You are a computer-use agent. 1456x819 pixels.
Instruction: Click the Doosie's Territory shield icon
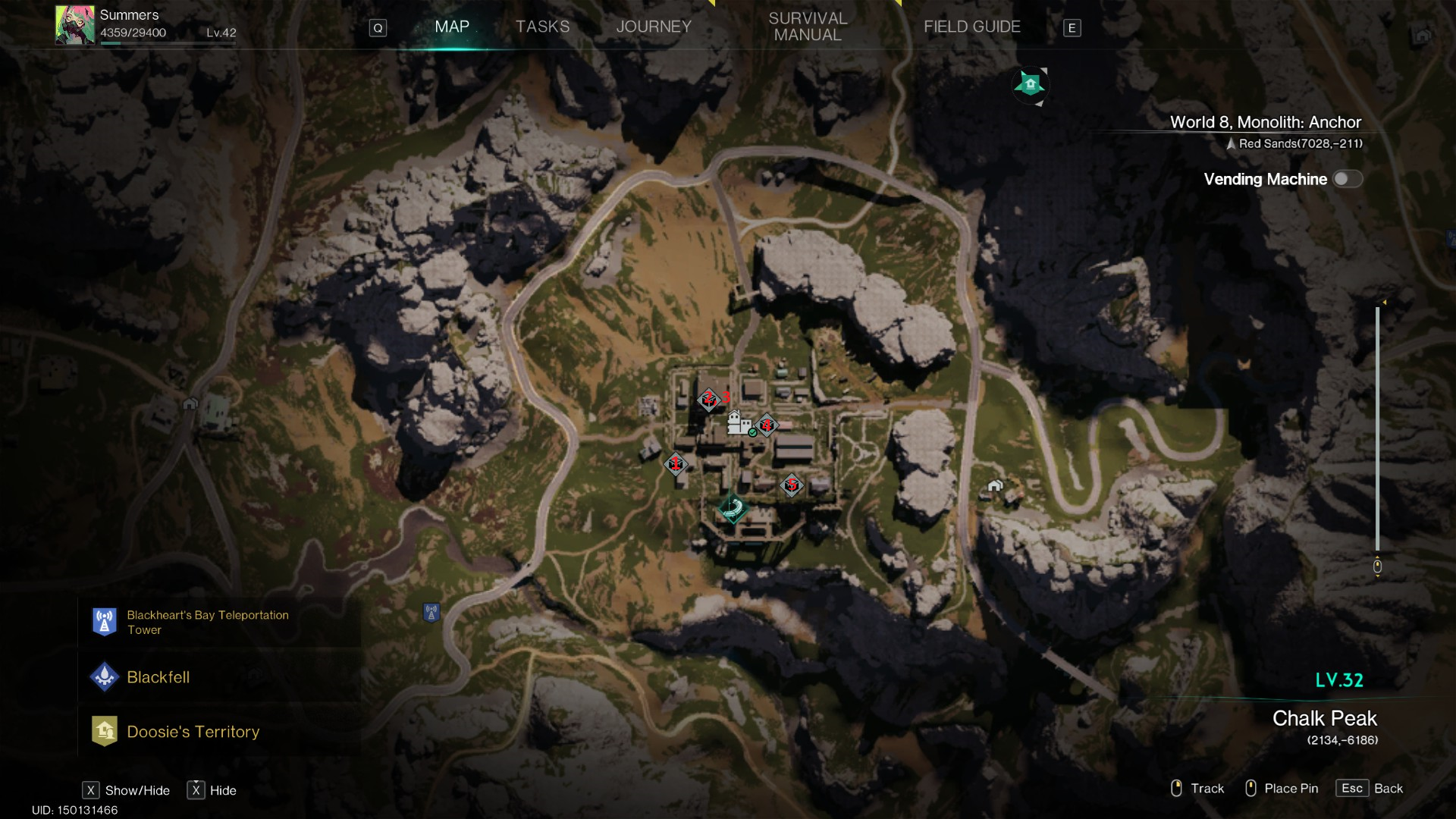104,731
